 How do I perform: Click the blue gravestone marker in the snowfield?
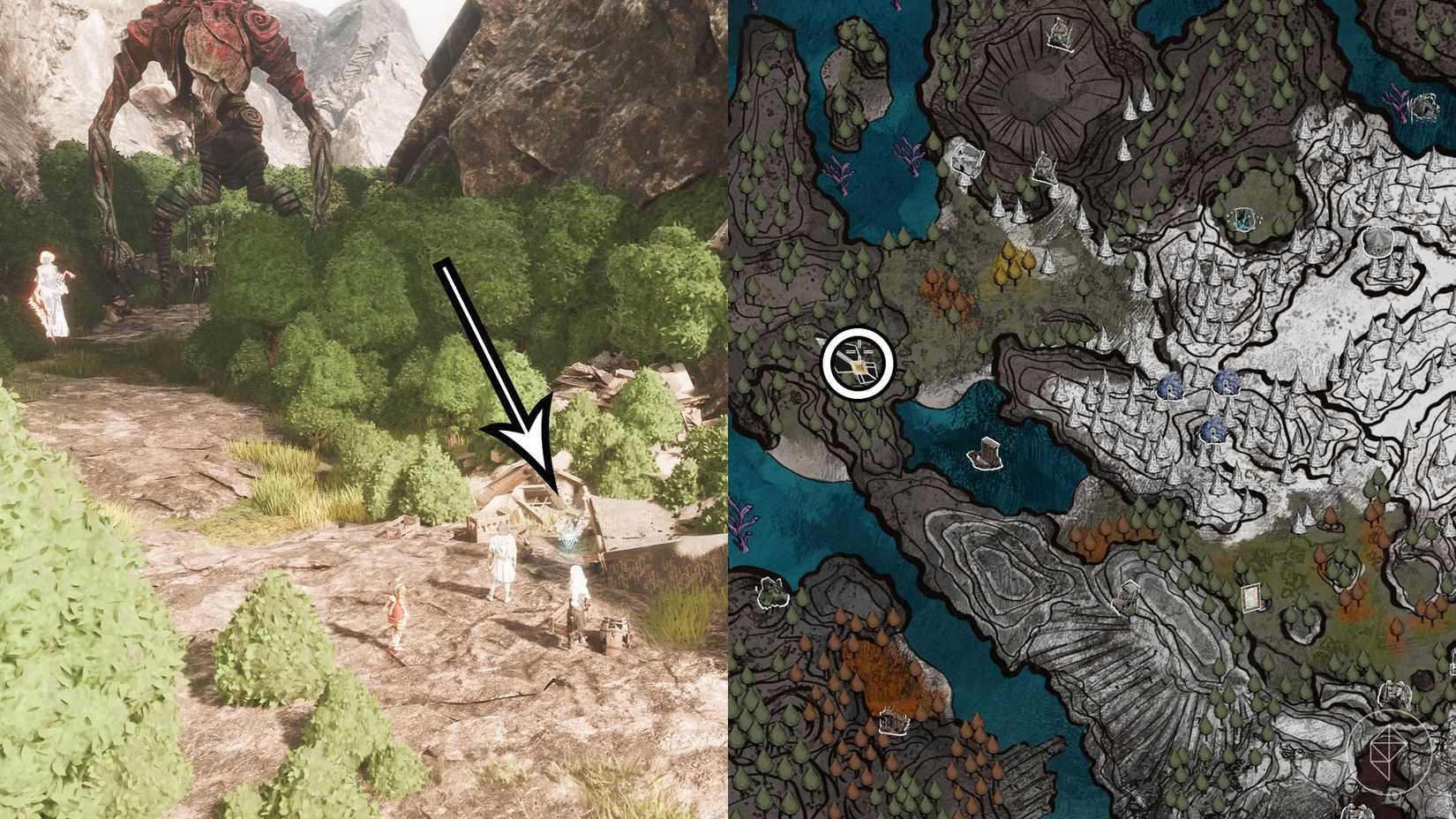1172,386
